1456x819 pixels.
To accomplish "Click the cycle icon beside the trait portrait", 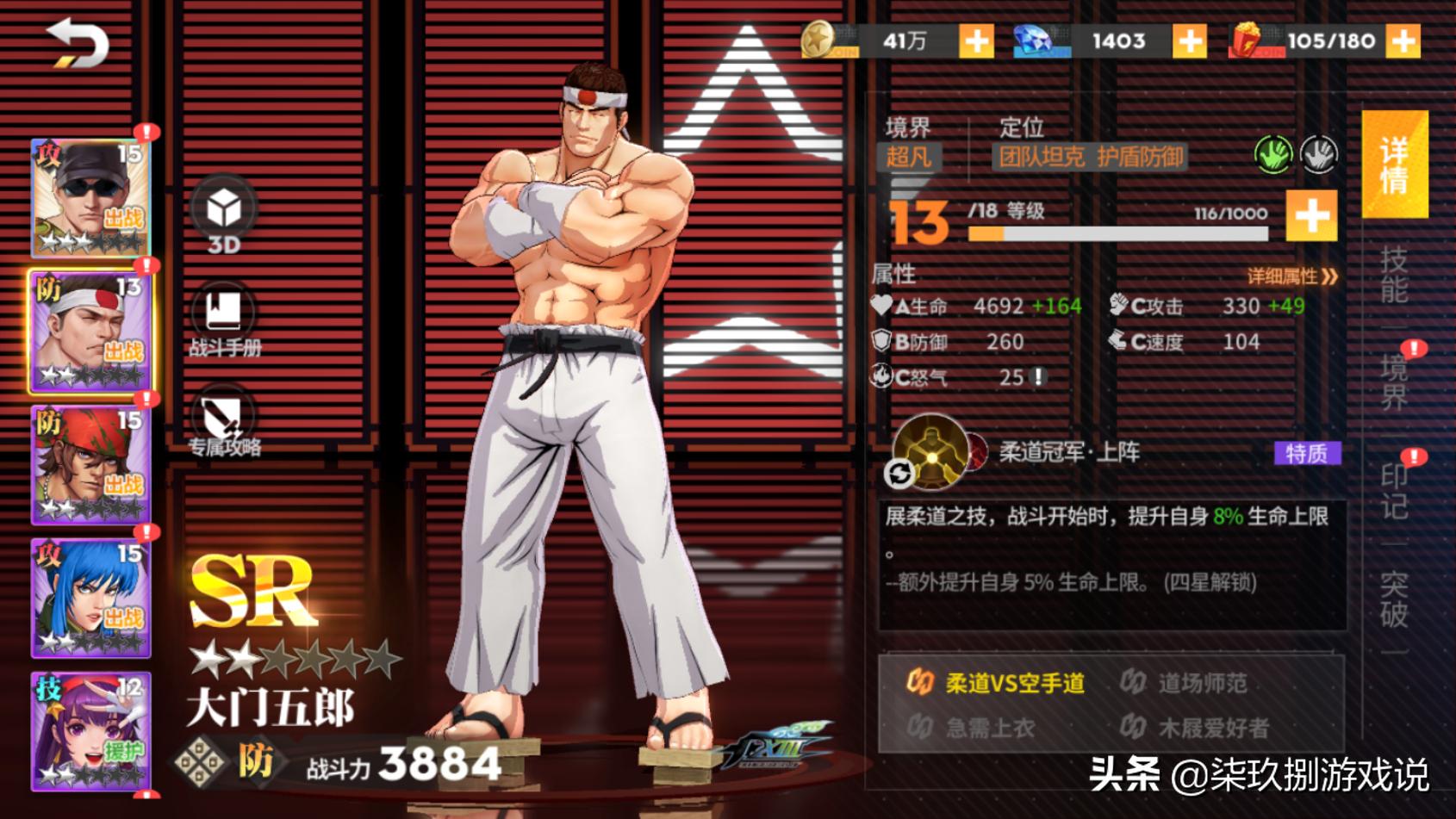I will [x=901, y=472].
